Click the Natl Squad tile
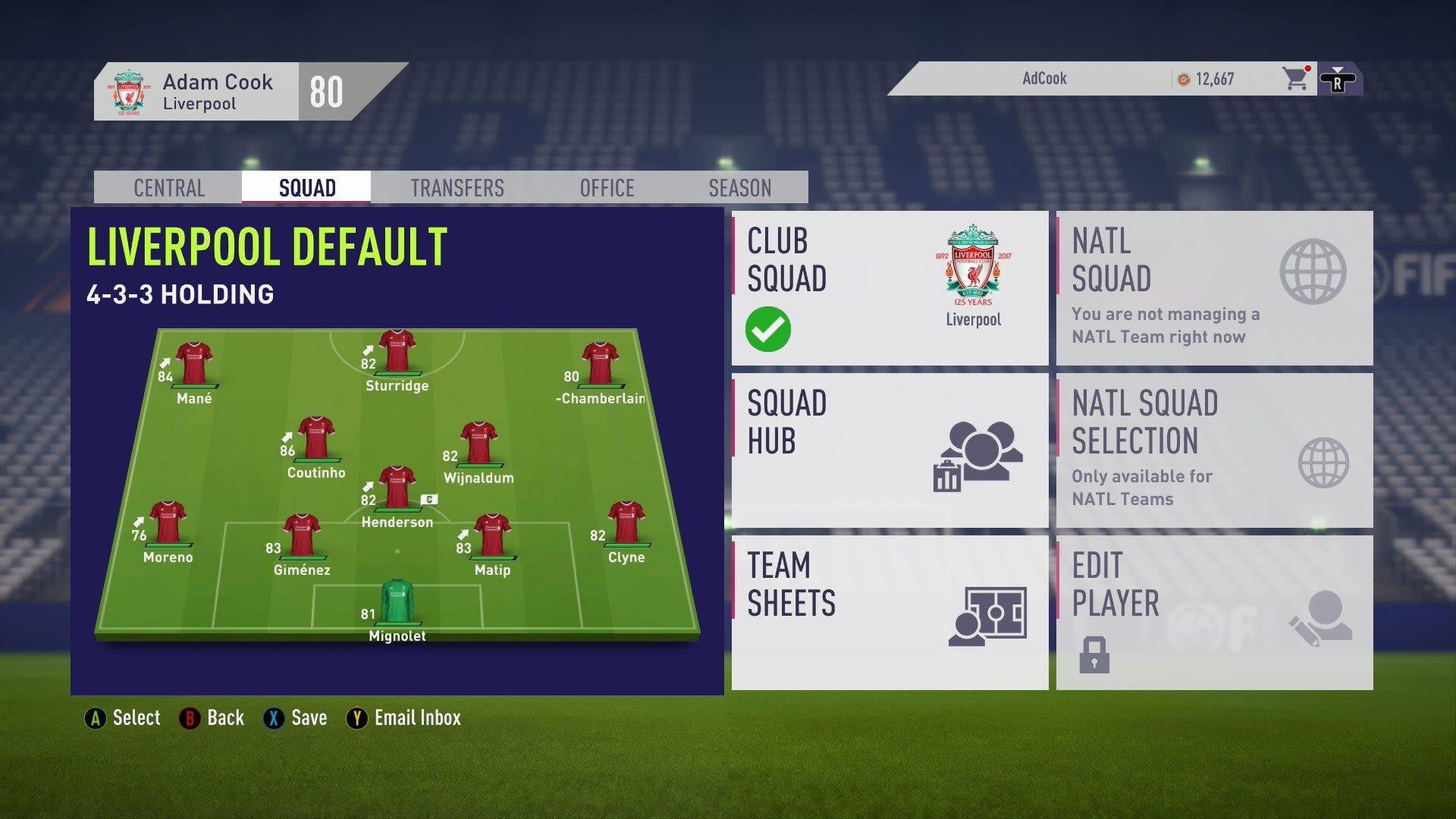Viewport: 1456px width, 819px height. (1214, 288)
